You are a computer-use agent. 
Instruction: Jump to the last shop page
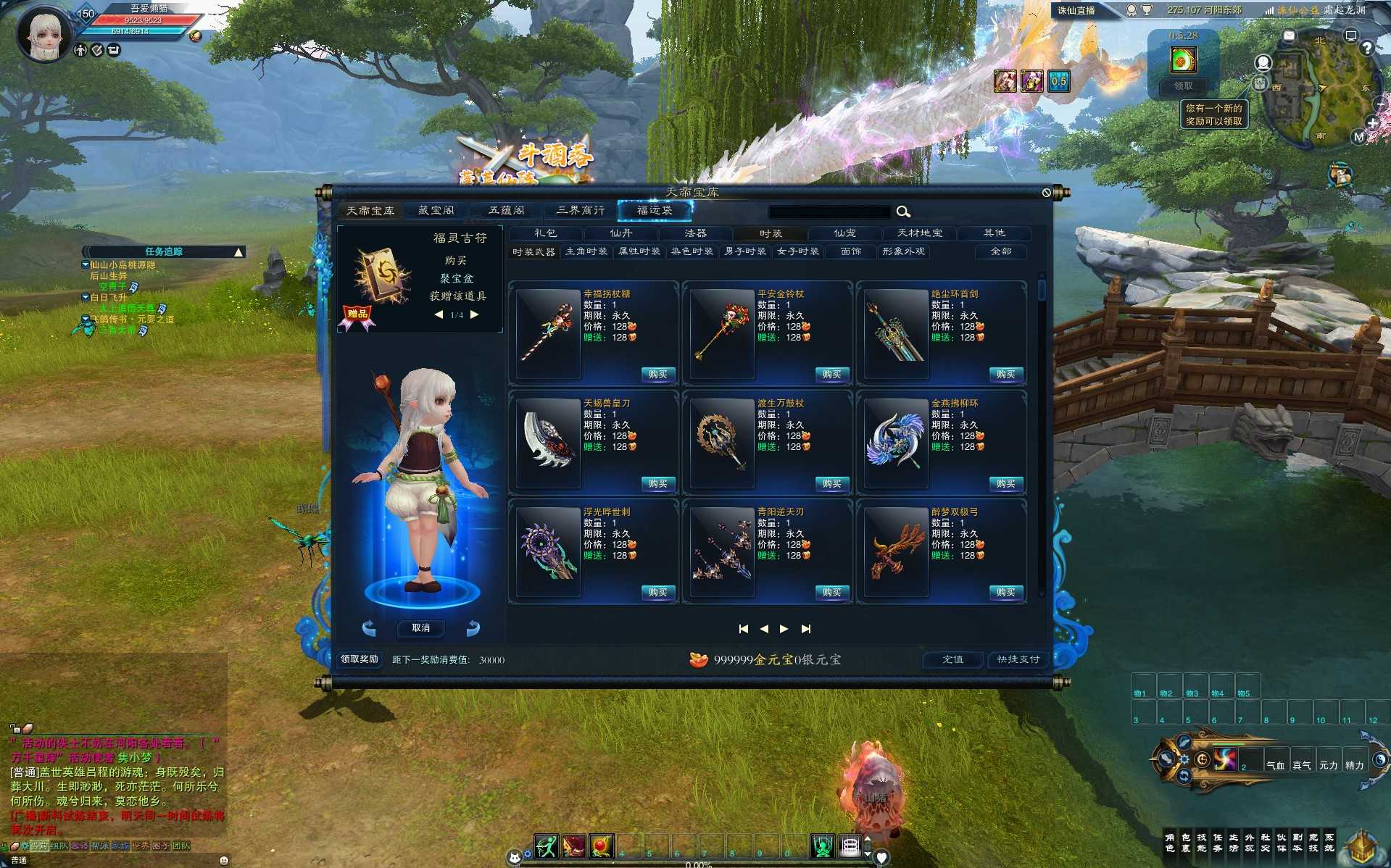(x=806, y=629)
